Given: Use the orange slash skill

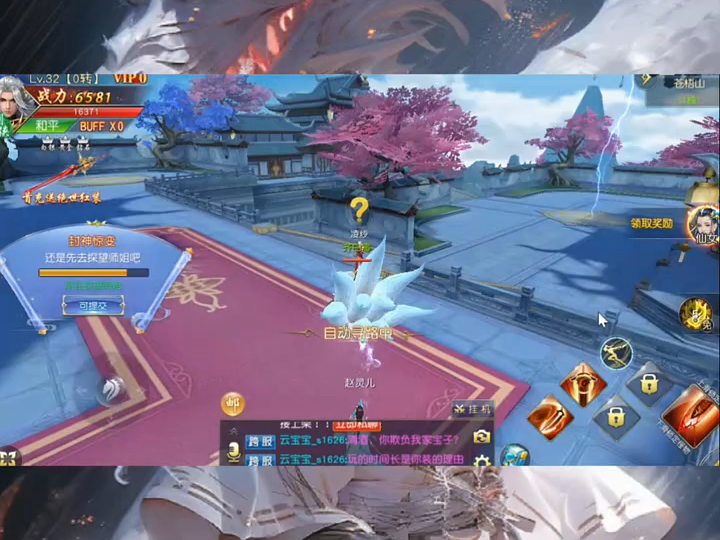Looking at the screenshot, I should tap(549, 416).
